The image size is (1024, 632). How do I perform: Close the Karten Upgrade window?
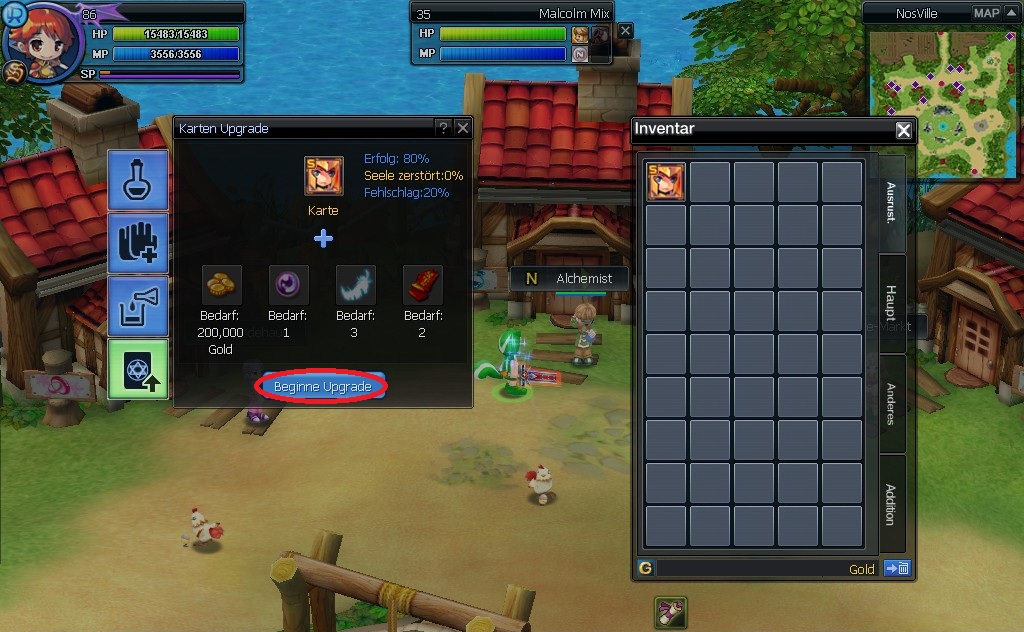(x=462, y=128)
